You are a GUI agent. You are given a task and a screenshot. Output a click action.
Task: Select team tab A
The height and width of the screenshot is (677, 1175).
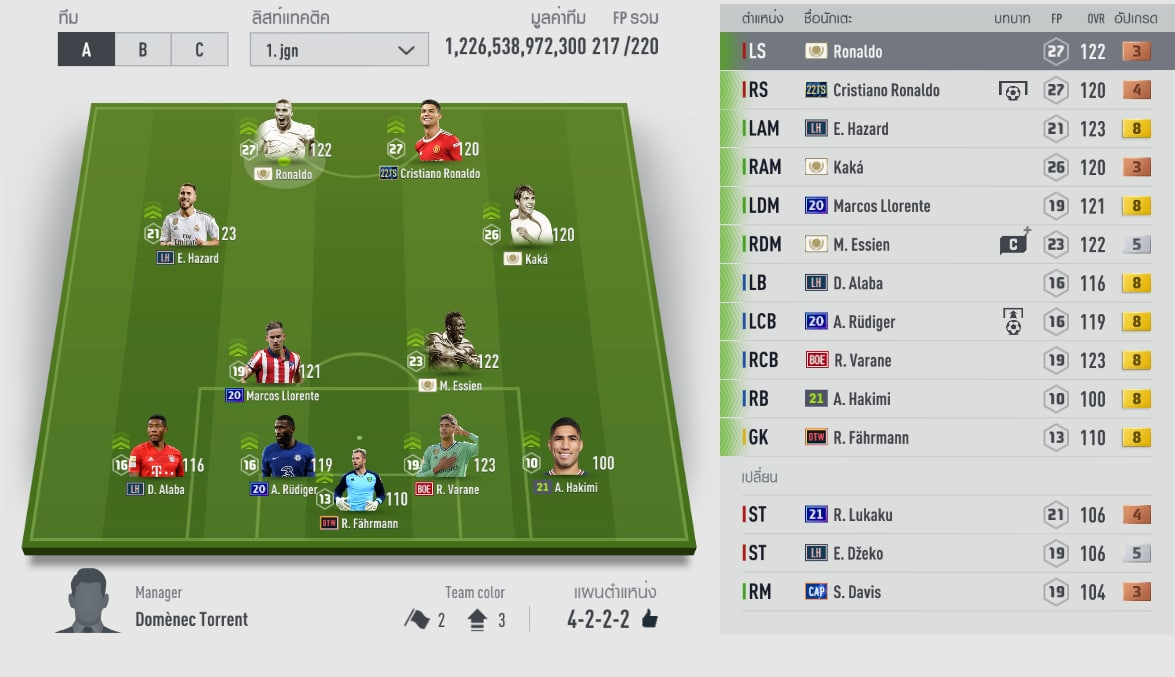point(86,50)
